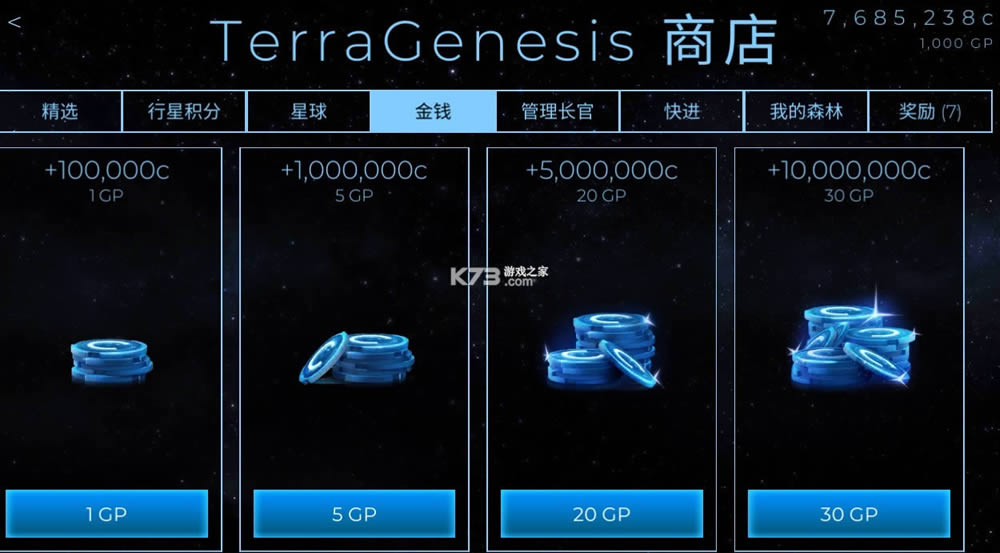Viewport: 1000px width, 553px height.
Task: Open the 奖励 (7) rewards tab
Action: [930, 111]
